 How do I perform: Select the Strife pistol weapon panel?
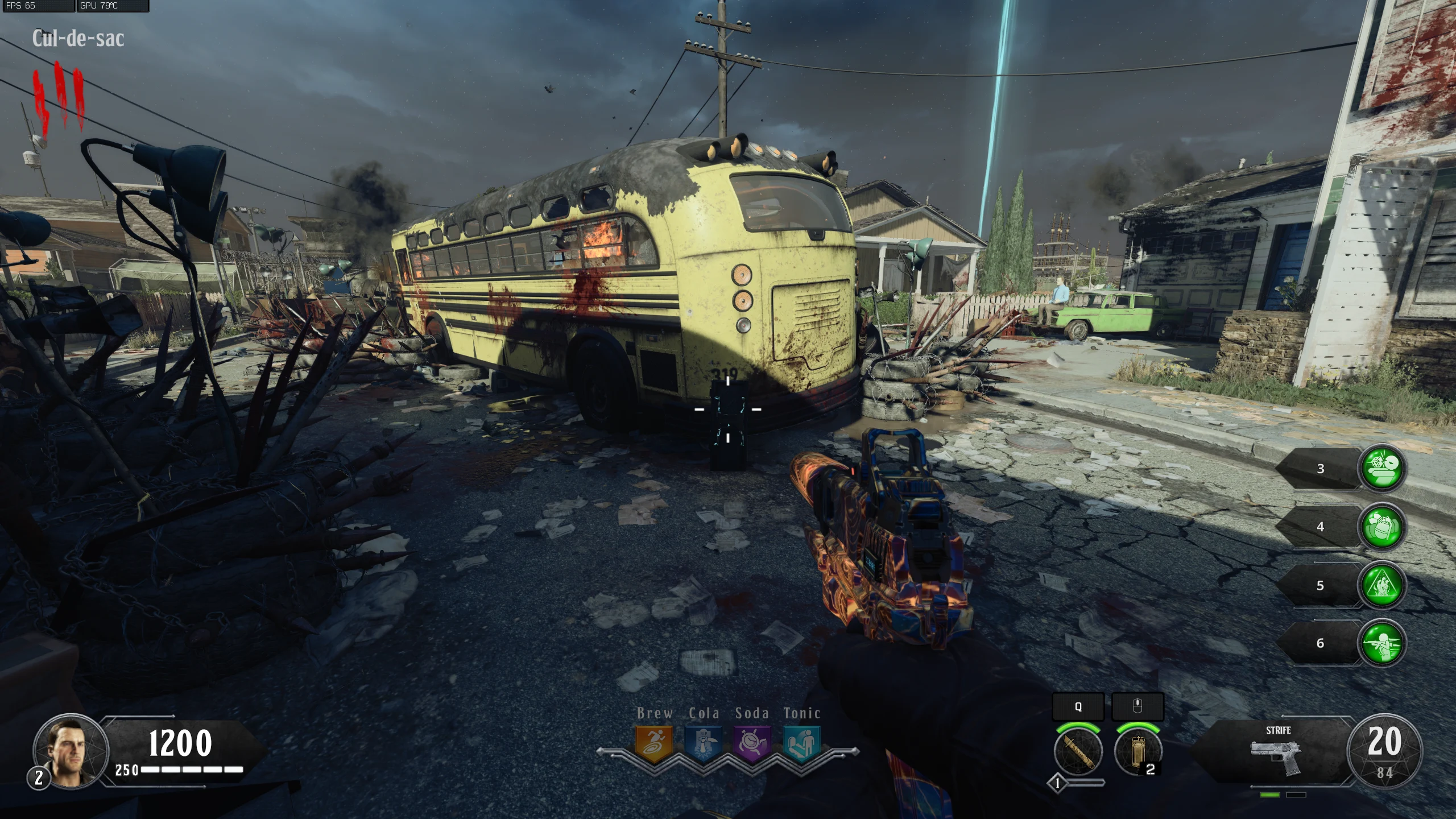1277,751
